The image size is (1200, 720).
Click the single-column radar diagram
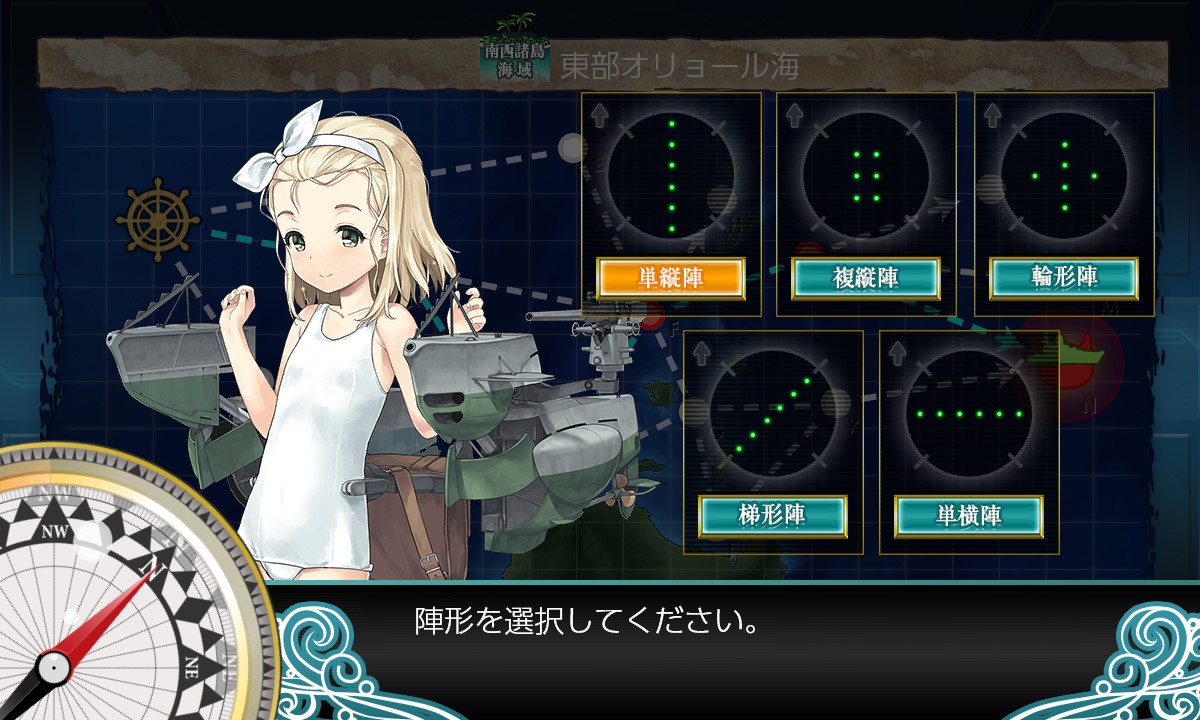click(x=671, y=176)
